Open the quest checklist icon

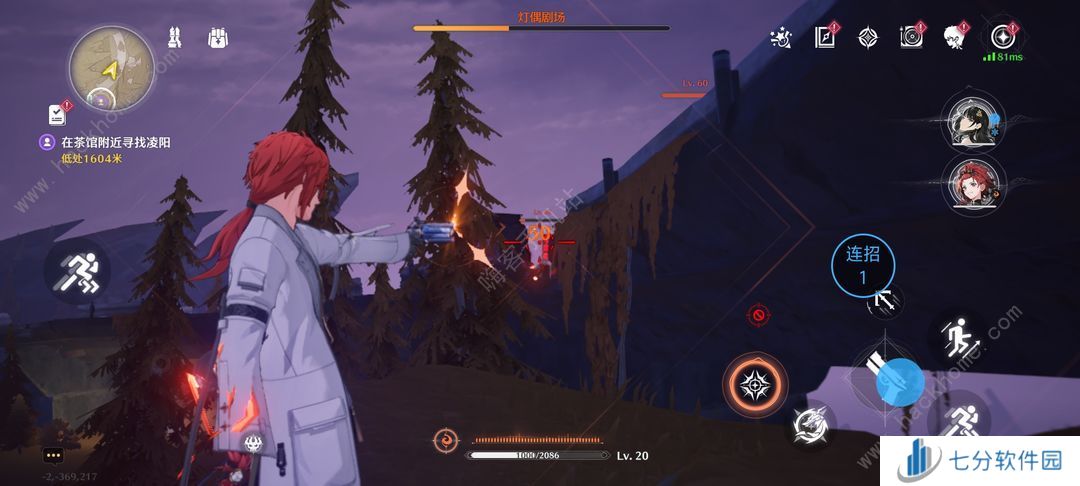[57, 114]
